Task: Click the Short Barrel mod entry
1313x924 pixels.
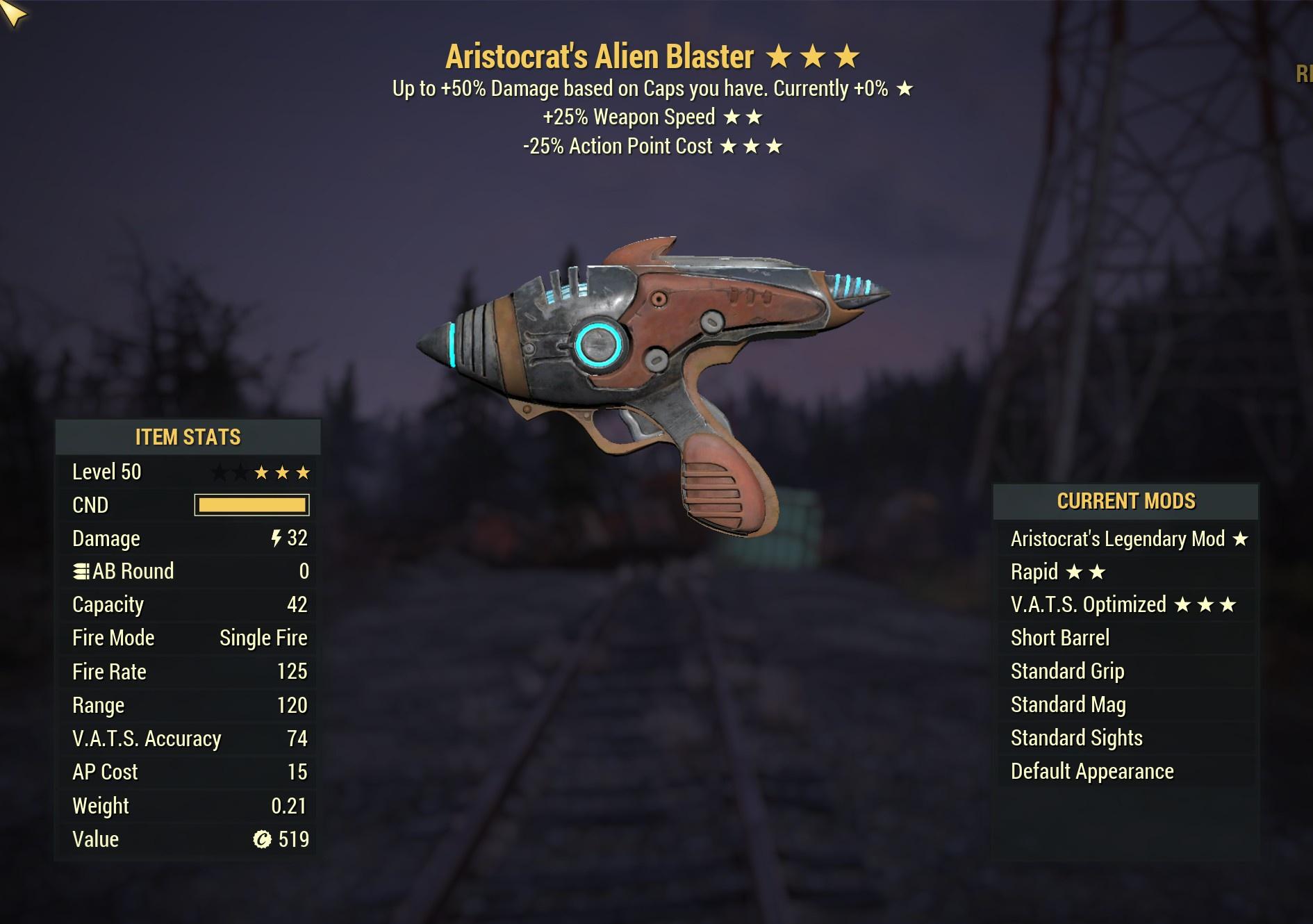Action: coord(1061,638)
